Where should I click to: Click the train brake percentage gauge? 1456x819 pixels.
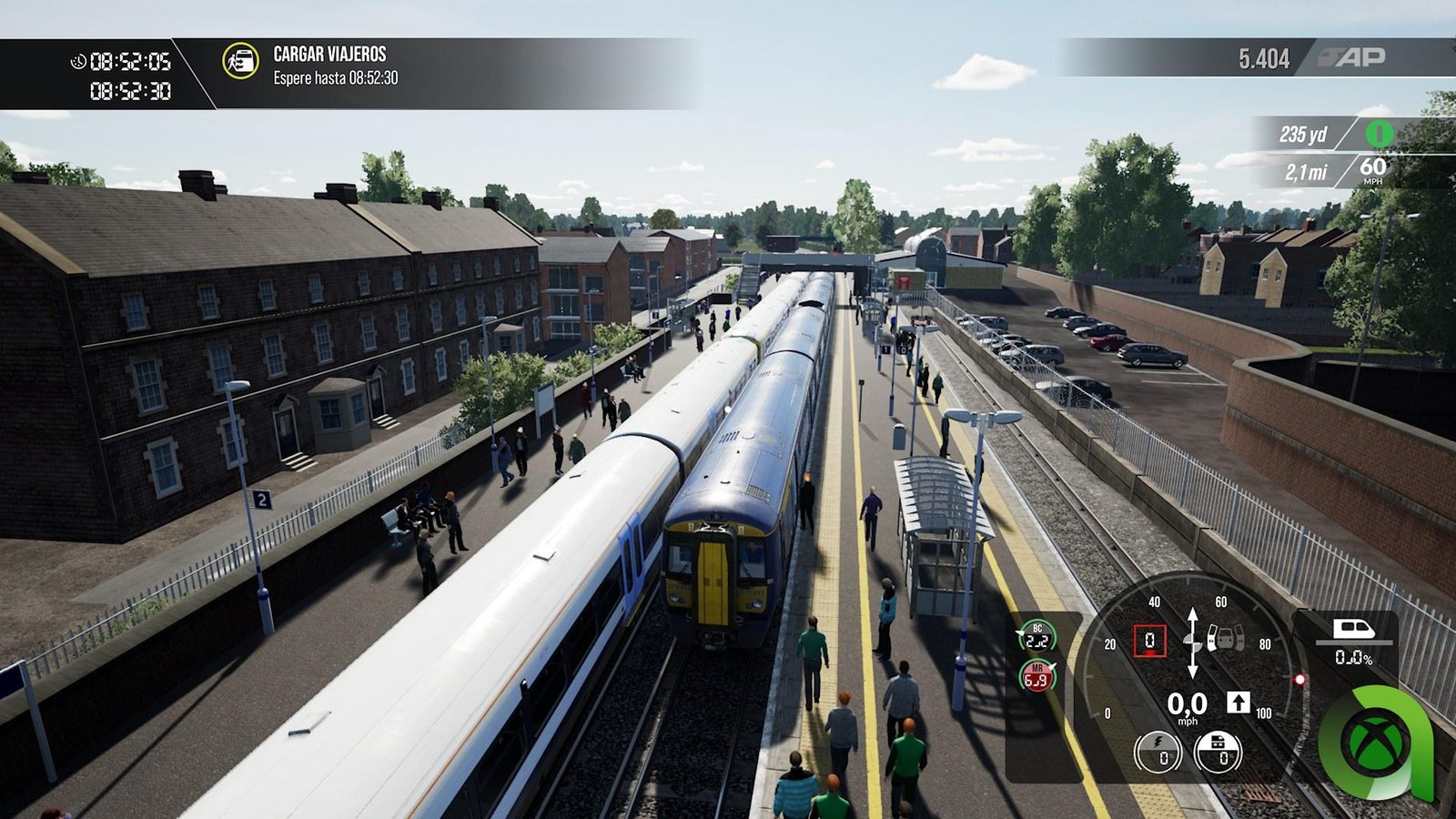[x=1218, y=753]
